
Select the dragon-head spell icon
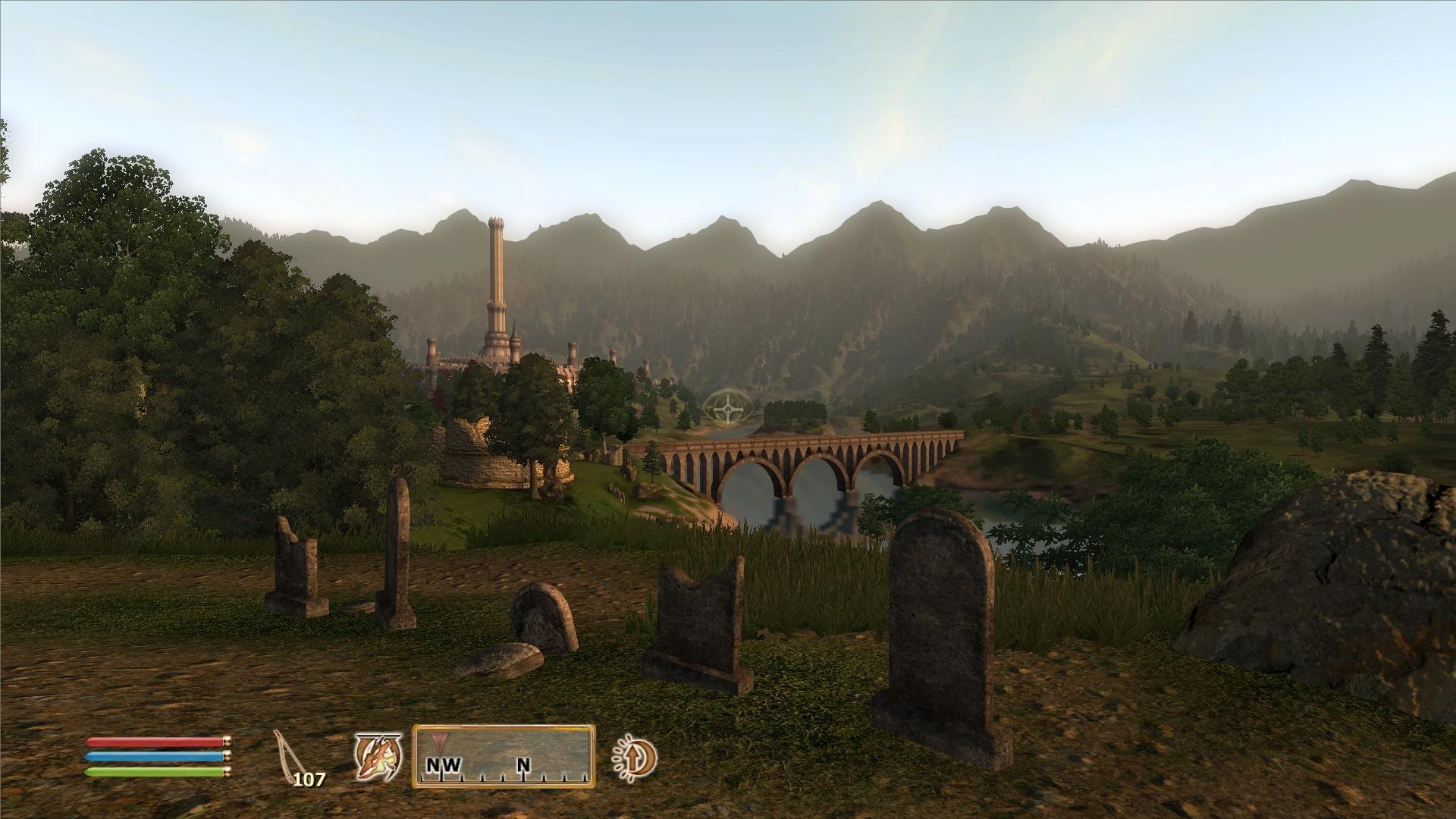point(377,758)
